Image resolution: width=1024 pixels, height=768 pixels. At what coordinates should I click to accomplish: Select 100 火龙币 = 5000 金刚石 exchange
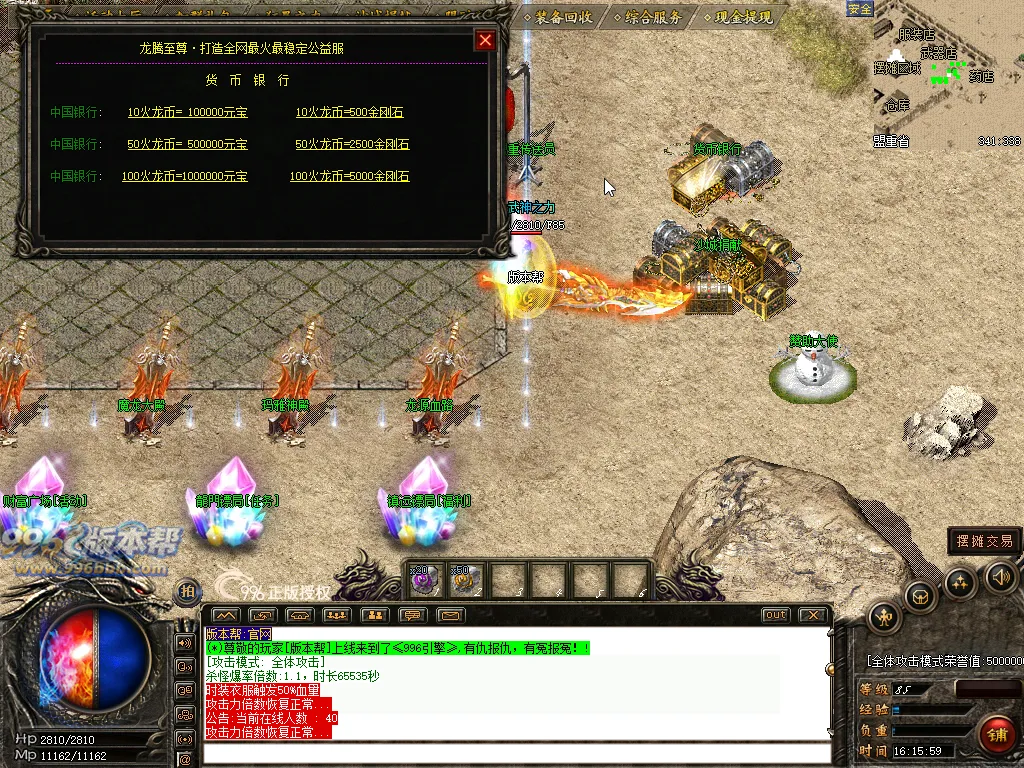click(349, 177)
